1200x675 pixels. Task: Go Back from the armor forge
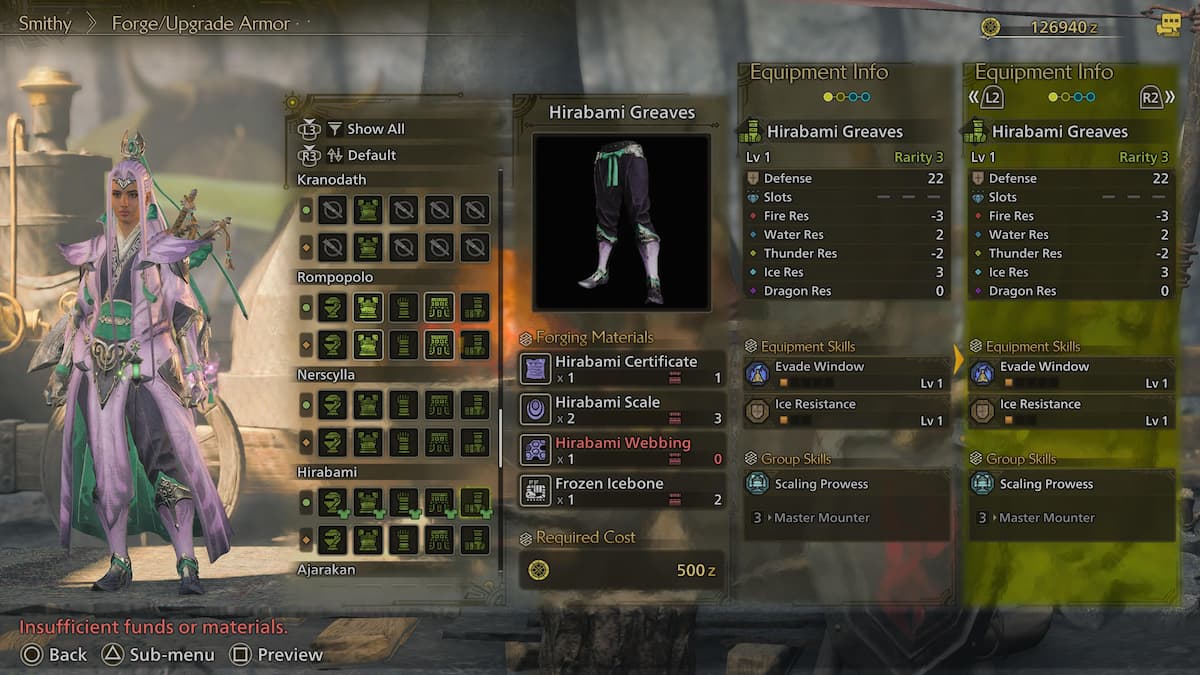point(55,655)
